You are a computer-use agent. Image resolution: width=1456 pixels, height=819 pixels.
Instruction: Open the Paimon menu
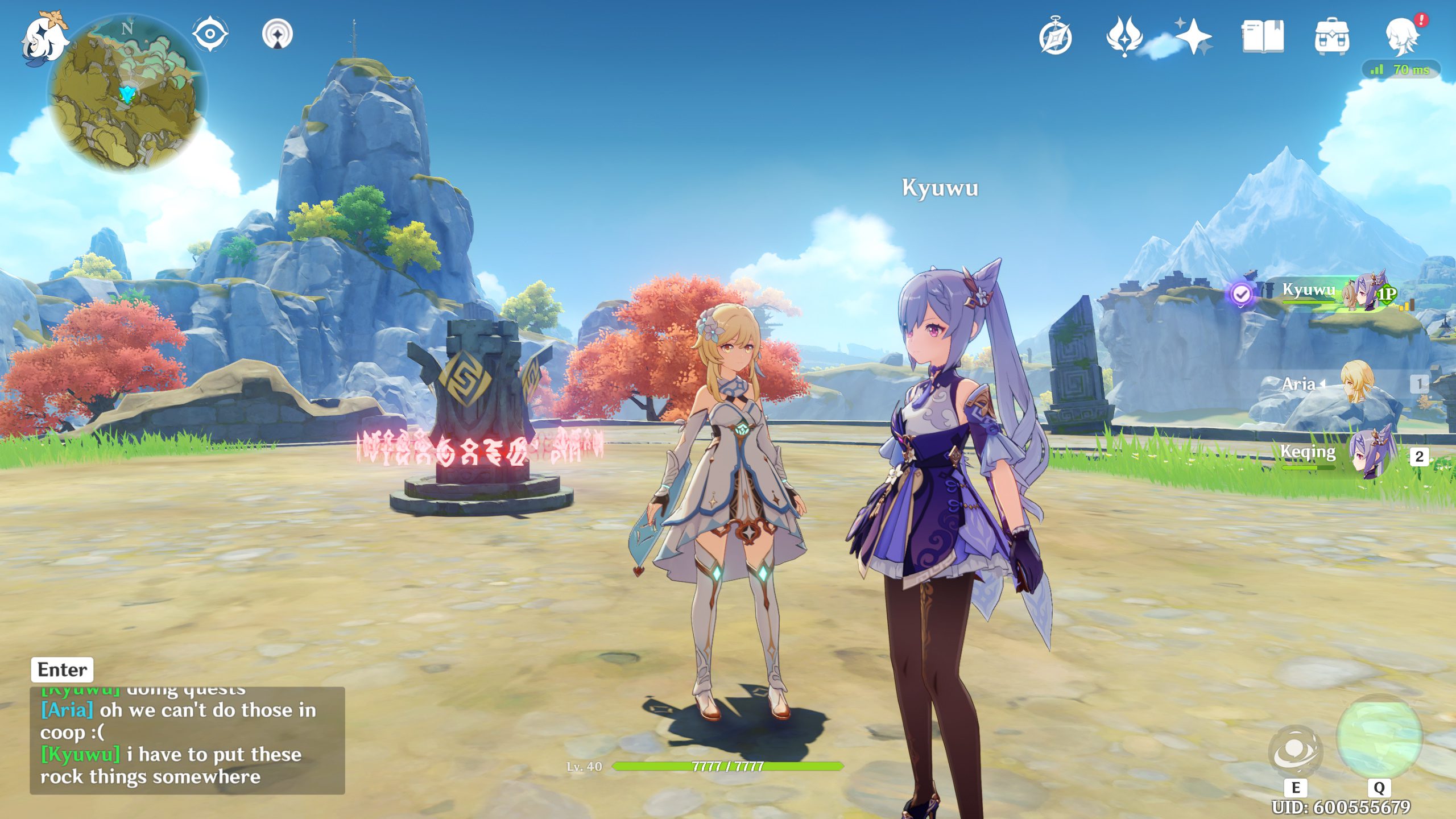coord(44,39)
